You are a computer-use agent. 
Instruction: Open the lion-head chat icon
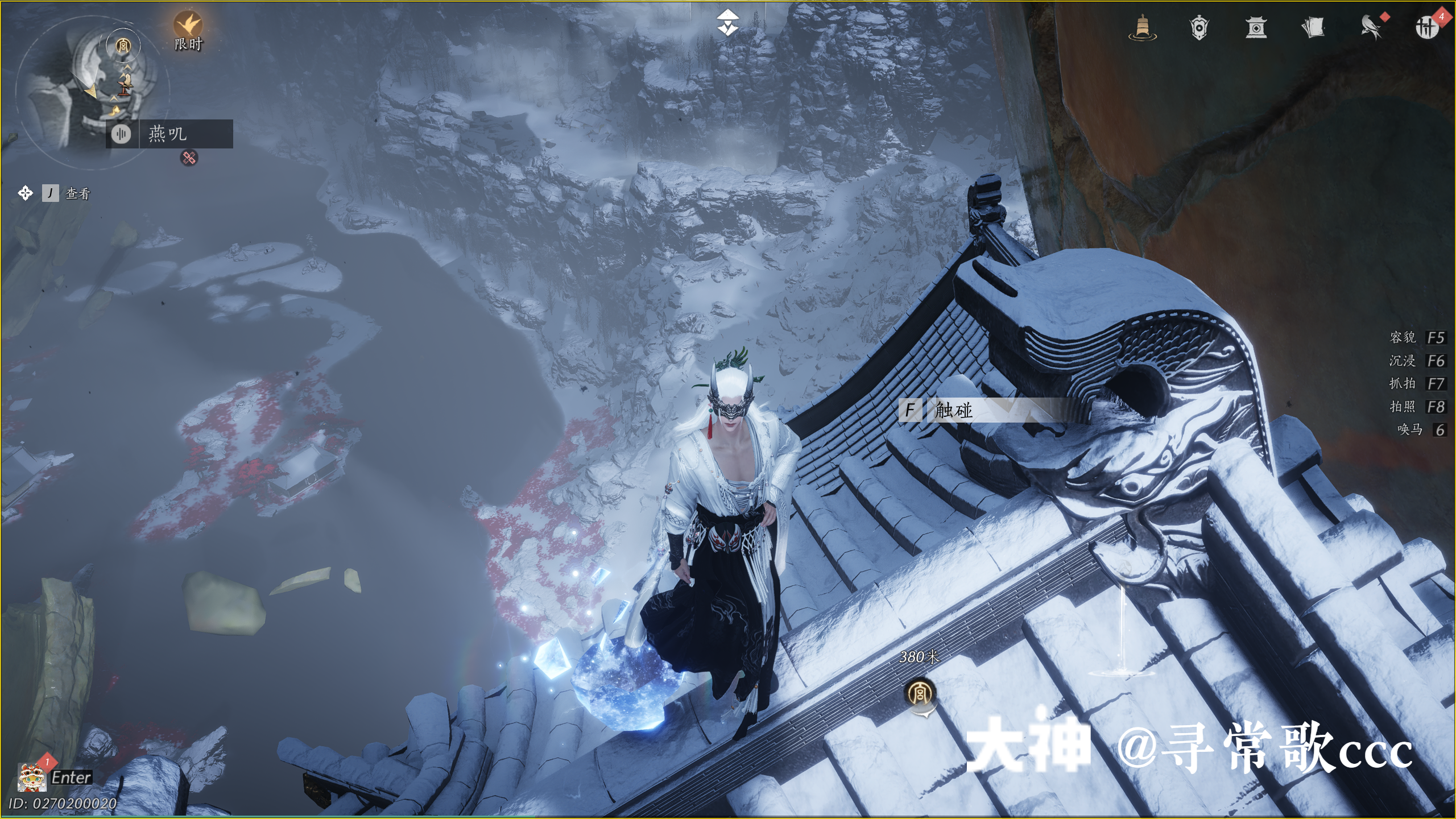[x=31, y=777]
